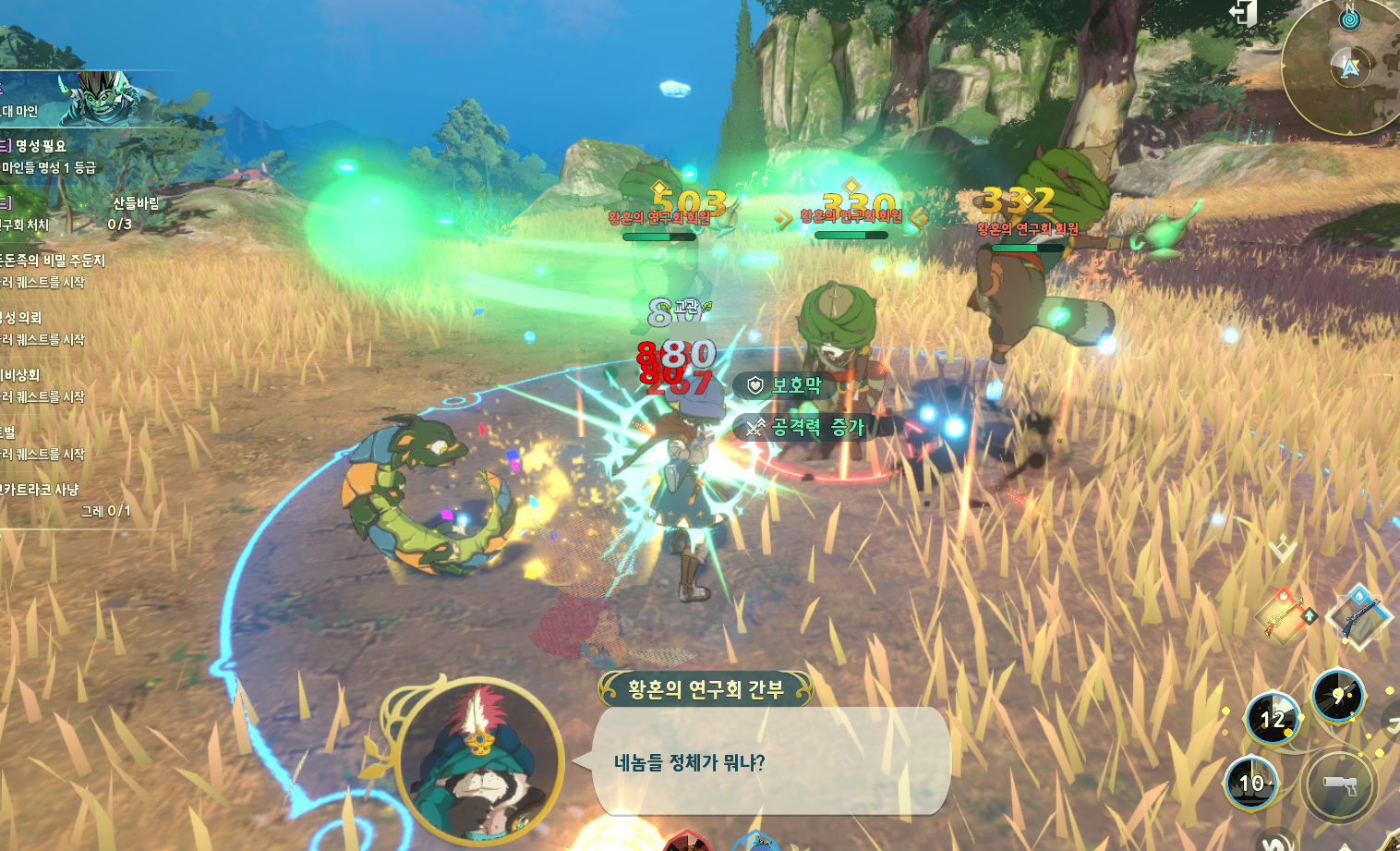This screenshot has width=1400, height=851.
Task: Activate the skill on 9-second cooldown
Action: pyautogui.click(x=1337, y=696)
